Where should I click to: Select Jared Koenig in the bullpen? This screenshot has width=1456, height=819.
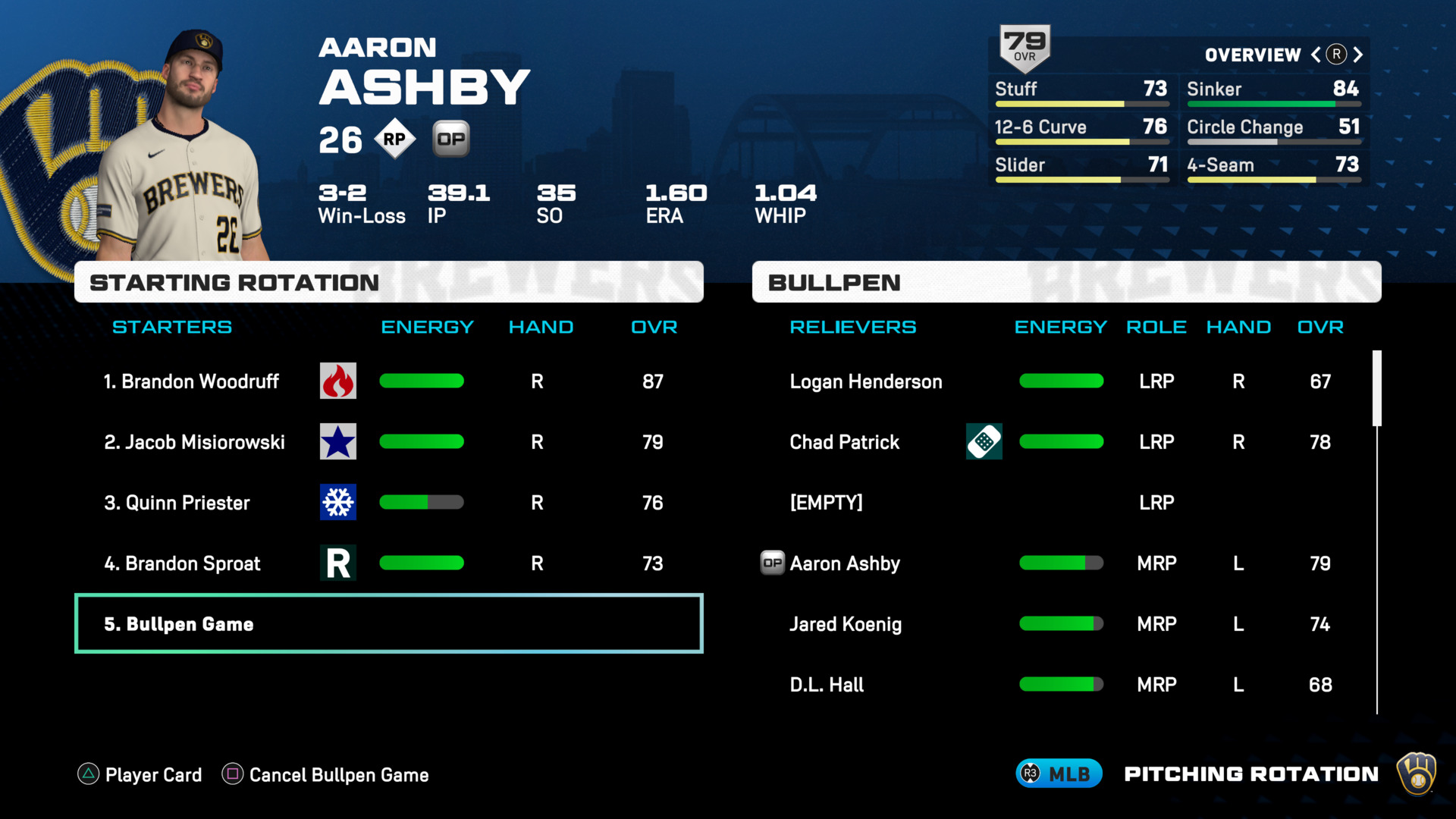pos(846,624)
